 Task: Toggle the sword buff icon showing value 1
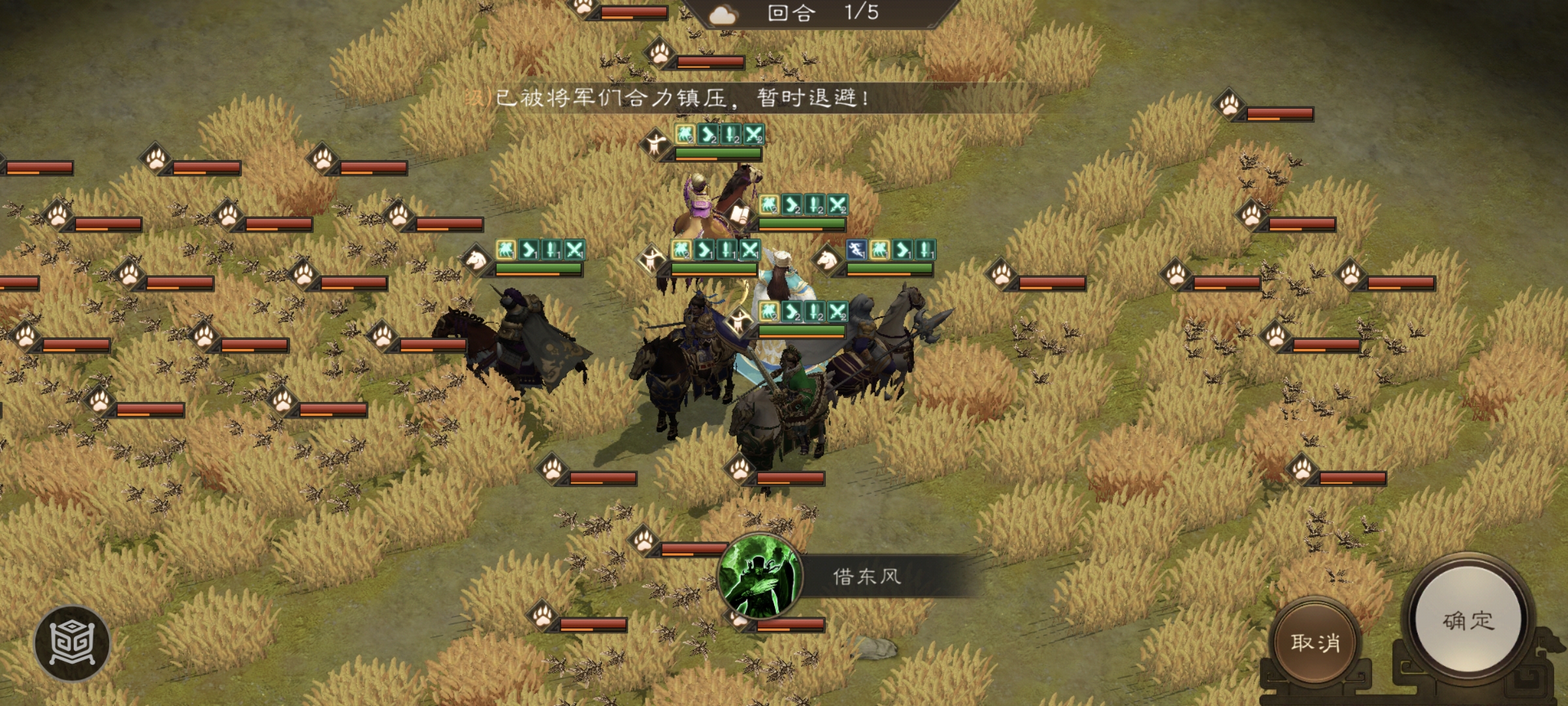pos(727,250)
